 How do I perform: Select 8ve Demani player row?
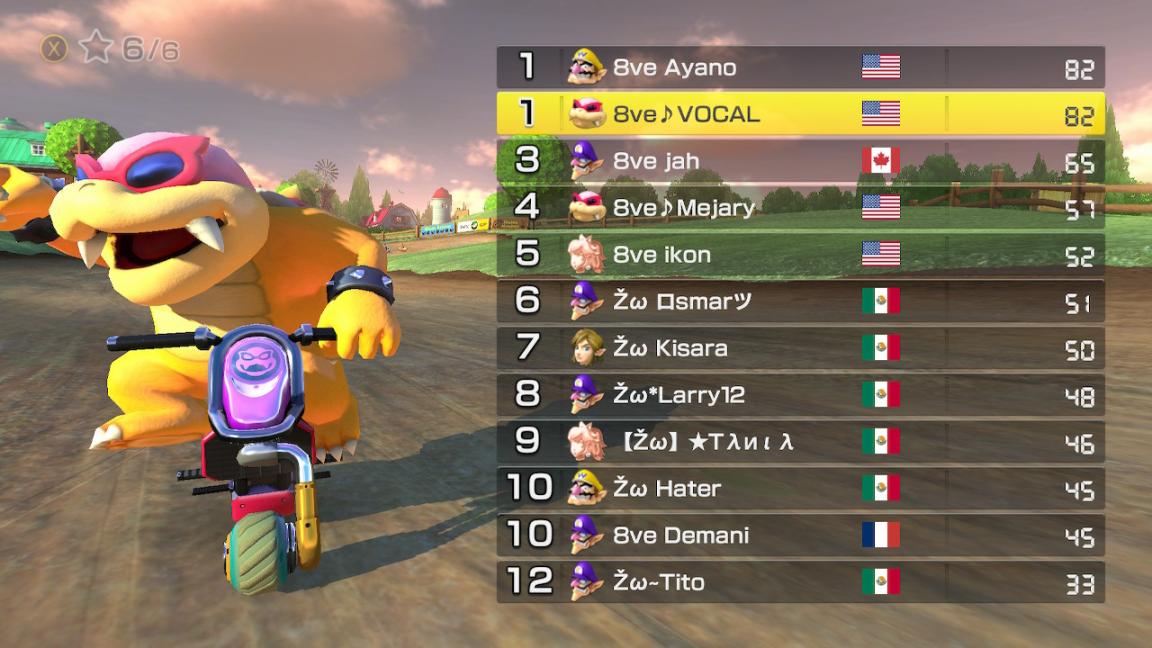tap(800, 535)
